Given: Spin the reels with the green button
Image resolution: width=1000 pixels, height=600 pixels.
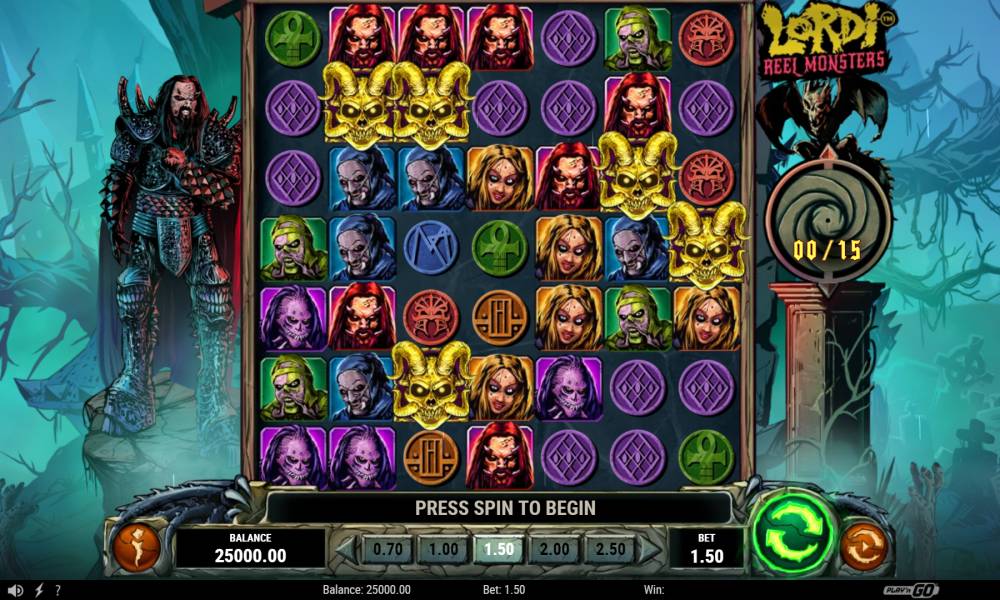Looking at the screenshot, I should point(795,530).
